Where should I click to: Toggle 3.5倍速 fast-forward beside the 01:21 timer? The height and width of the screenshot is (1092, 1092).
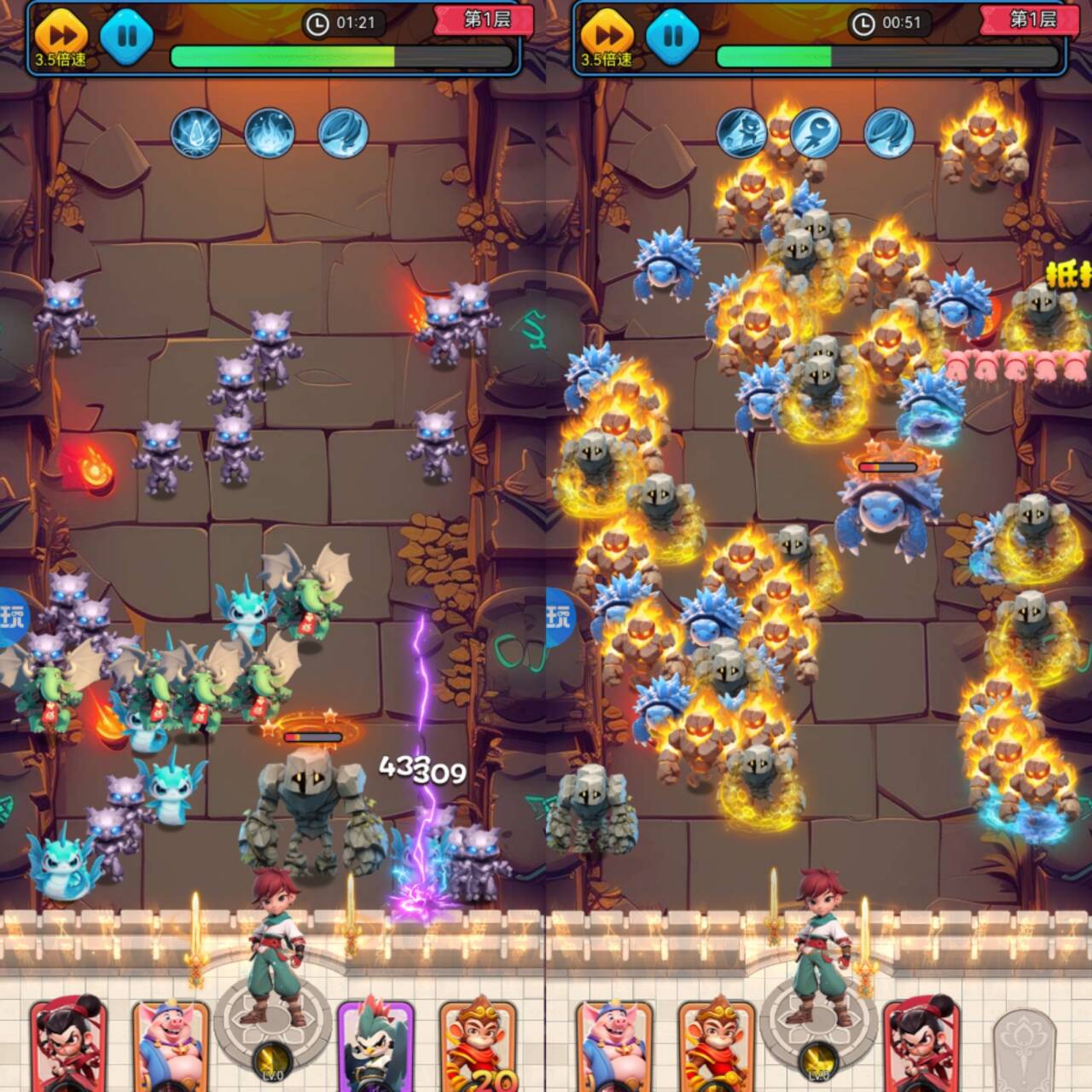[x=61, y=38]
